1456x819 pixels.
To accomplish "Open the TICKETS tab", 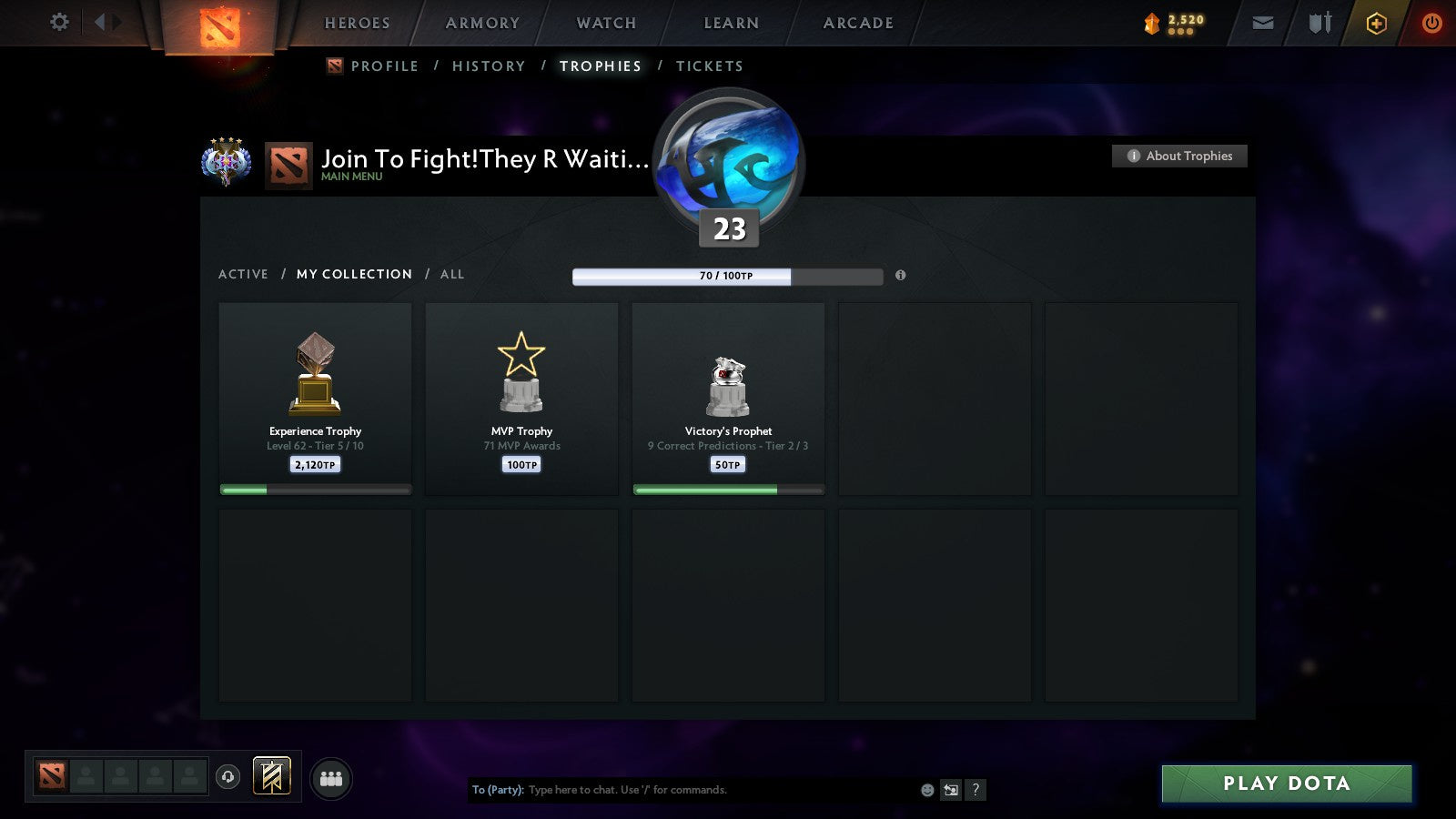I will pos(709,66).
